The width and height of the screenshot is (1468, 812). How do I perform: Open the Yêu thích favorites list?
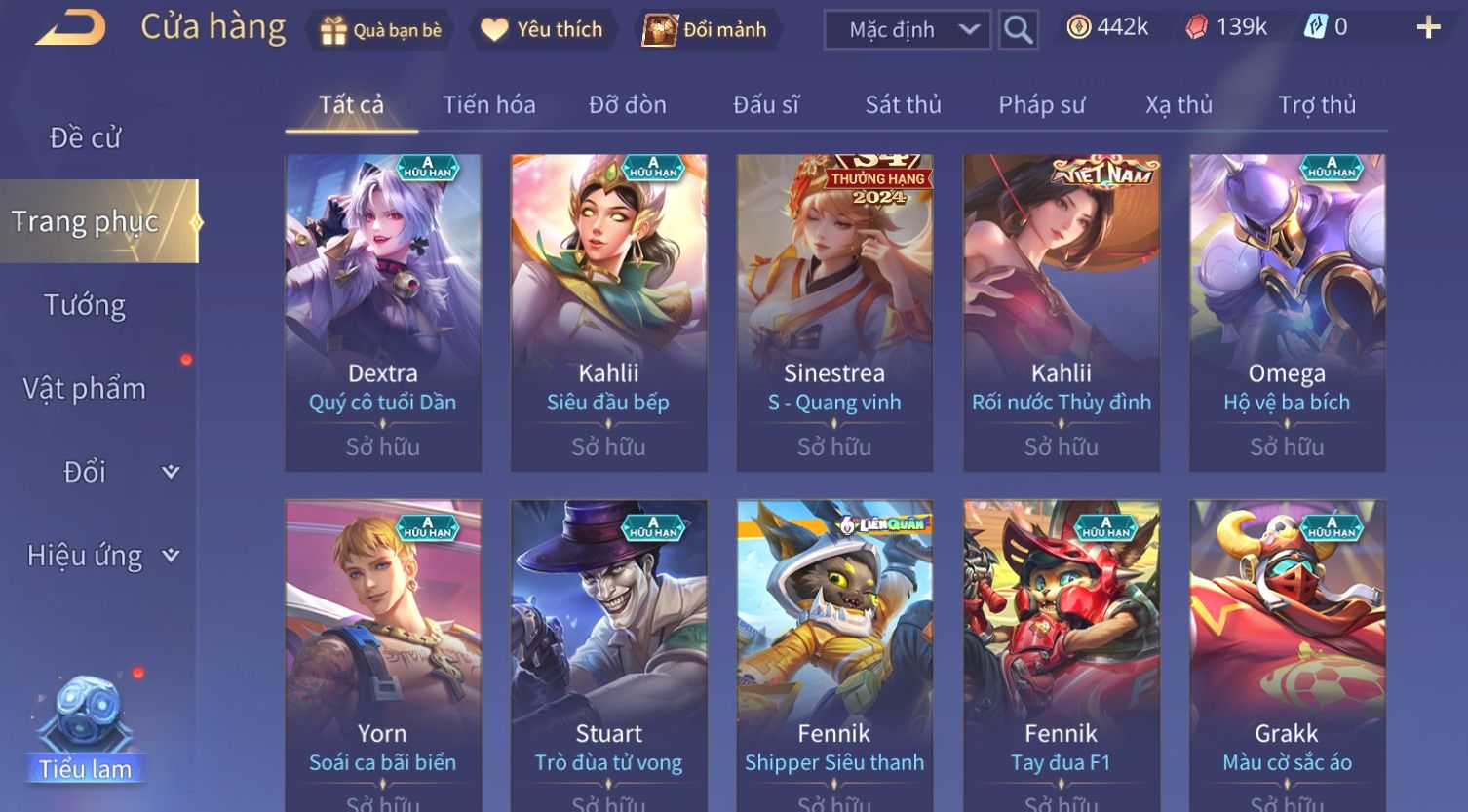pos(543,30)
